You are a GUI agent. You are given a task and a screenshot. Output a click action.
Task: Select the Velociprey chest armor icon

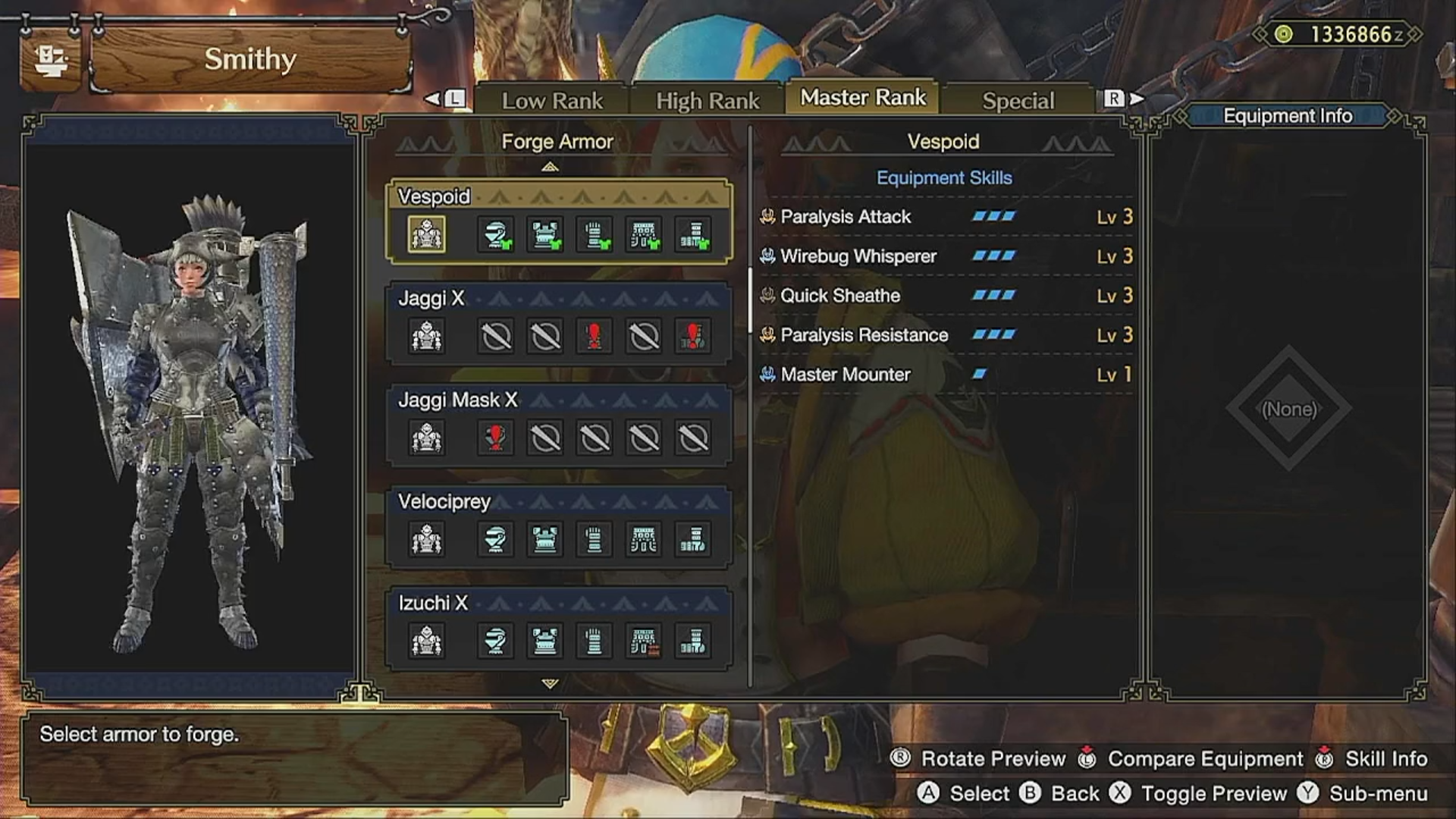(x=545, y=540)
